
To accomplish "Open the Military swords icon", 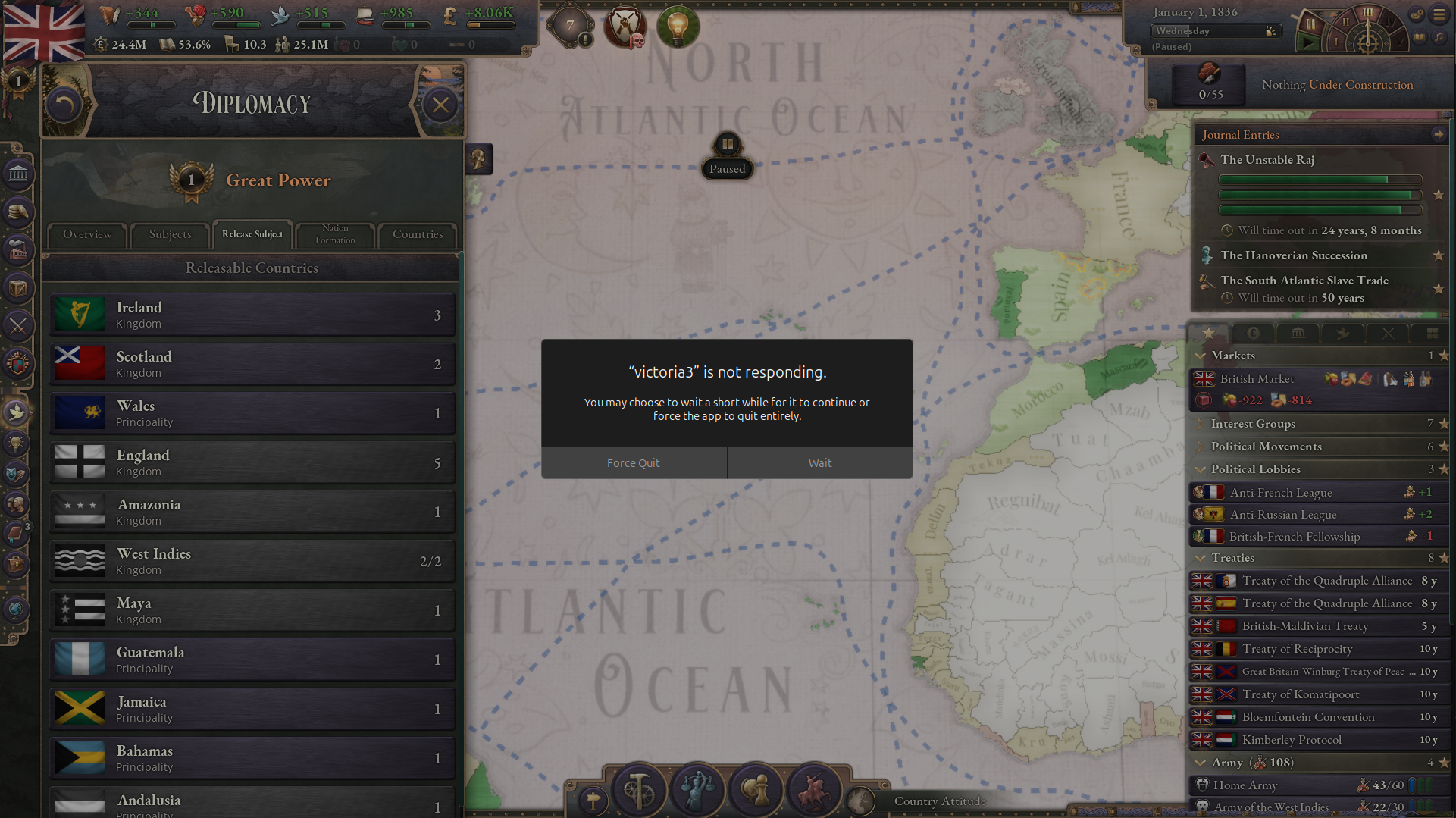I will pos(18,325).
